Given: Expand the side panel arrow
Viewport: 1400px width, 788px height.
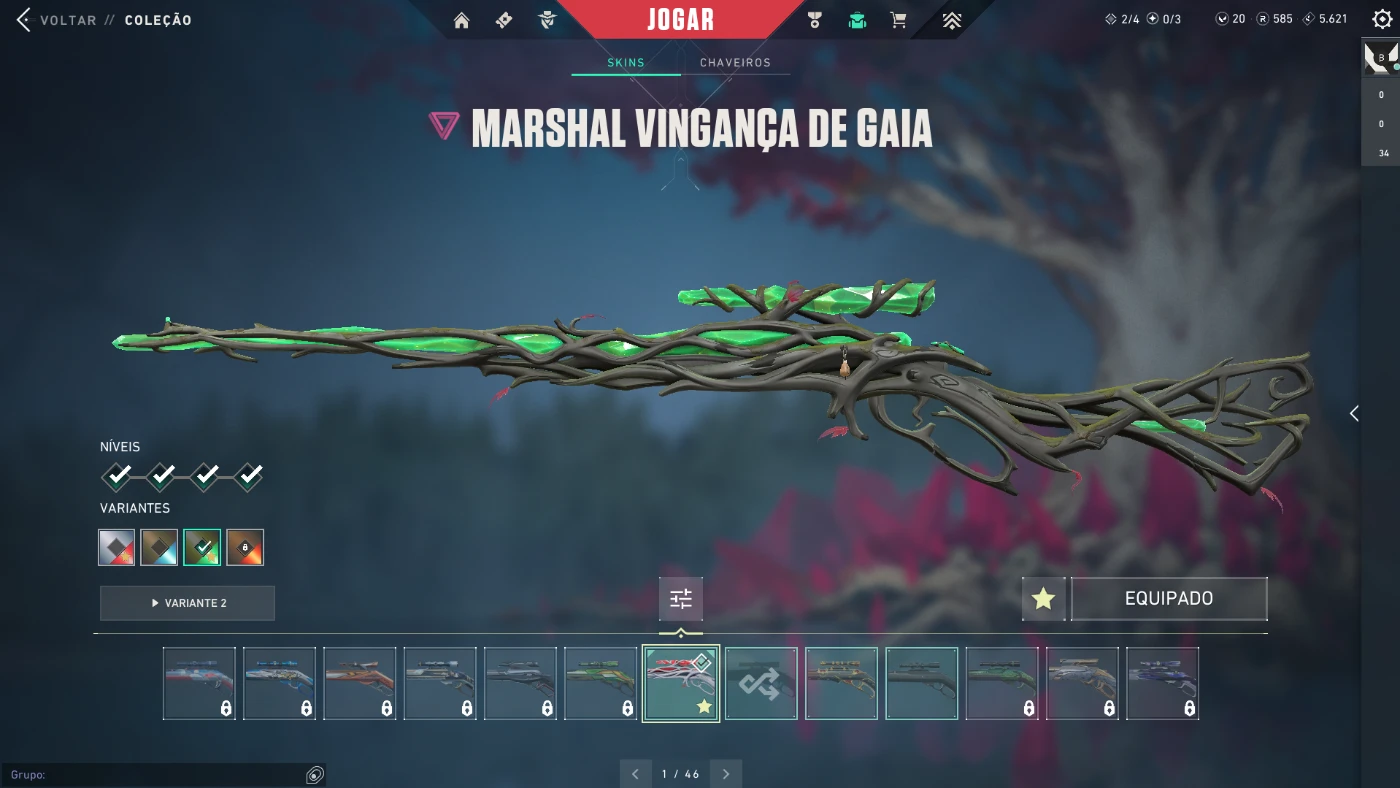Looking at the screenshot, I should point(1354,414).
